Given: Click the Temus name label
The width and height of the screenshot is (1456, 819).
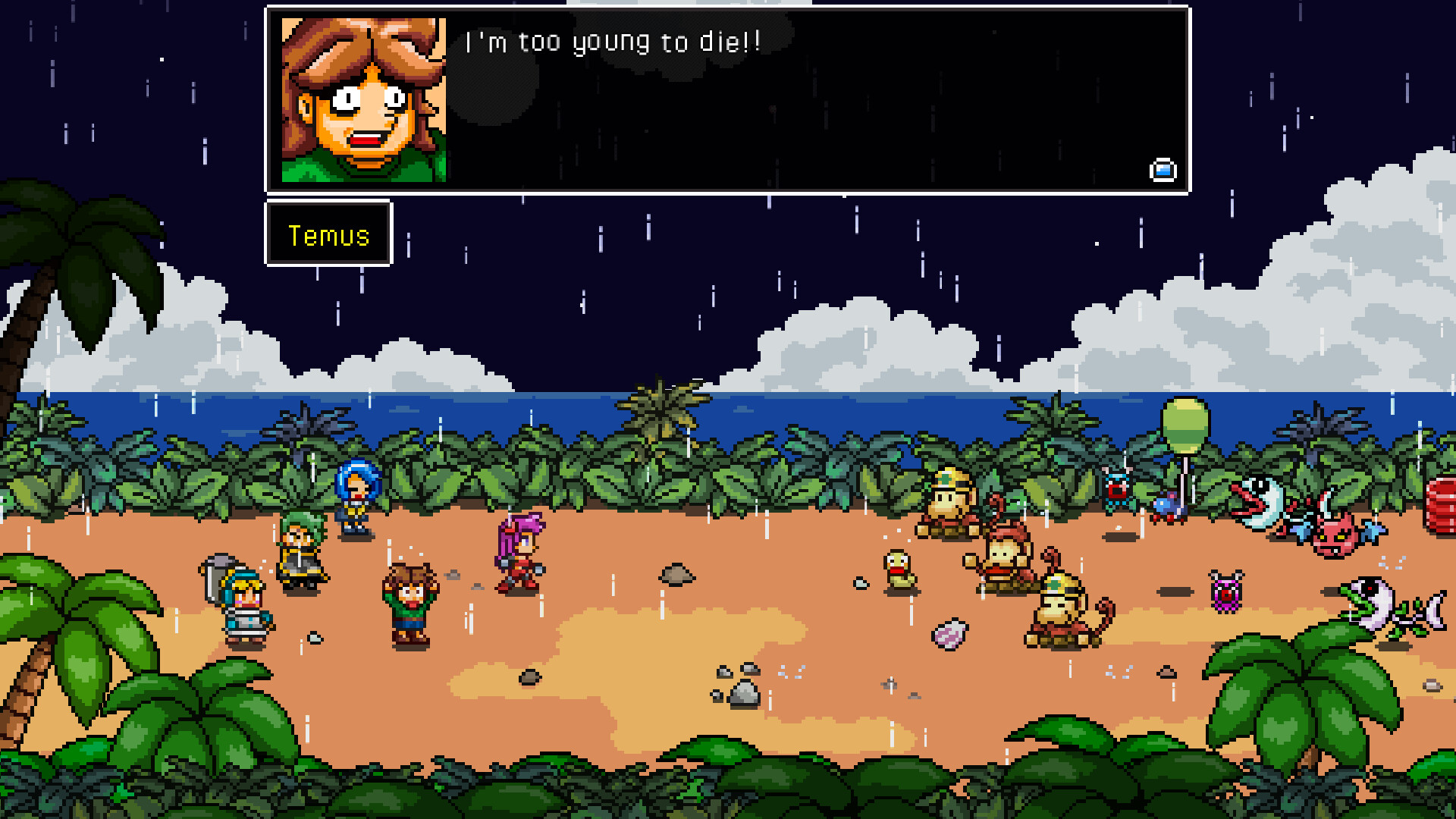Looking at the screenshot, I should 328,235.
